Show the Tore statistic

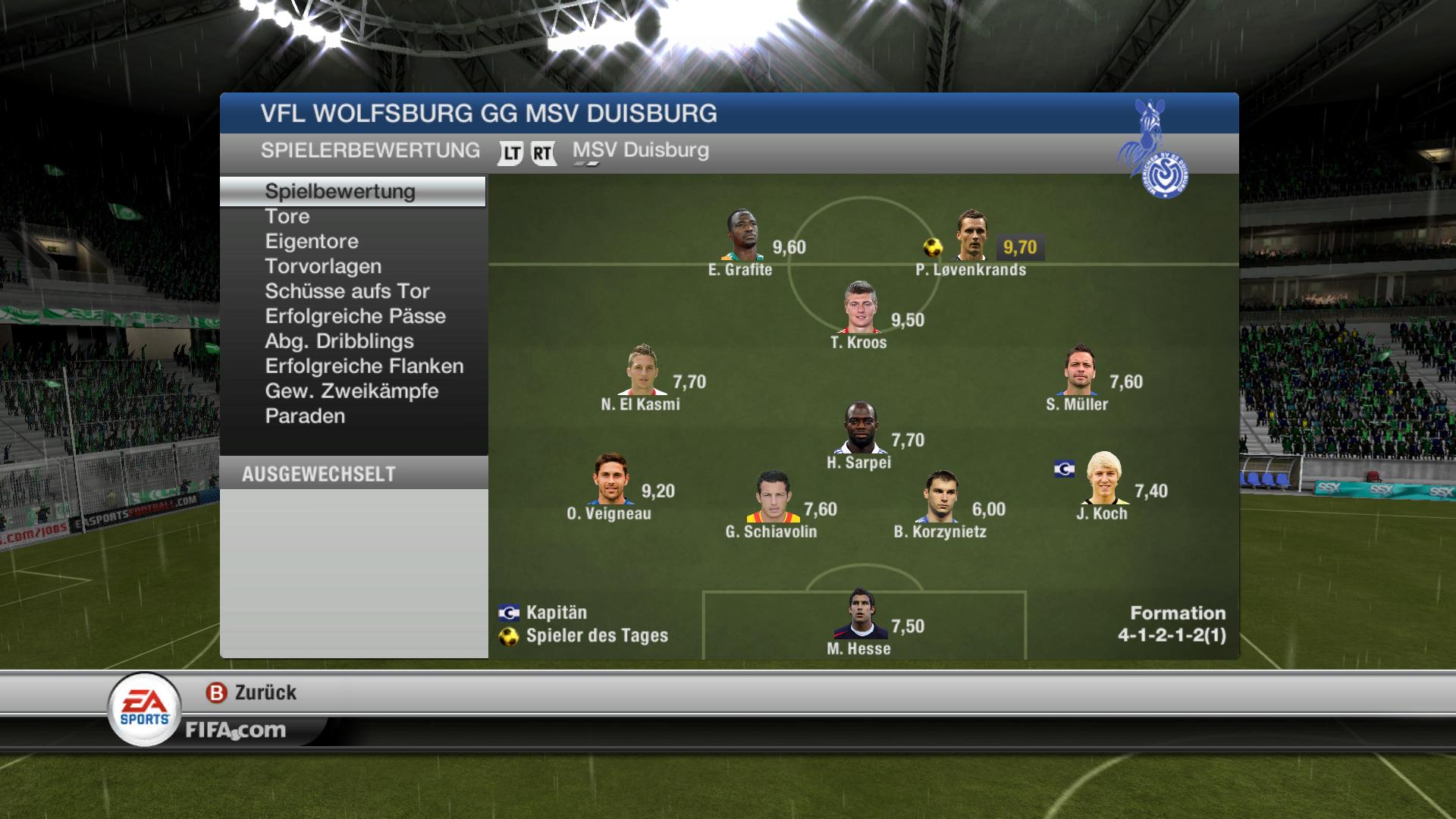pyautogui.click(x=287, y=217)
